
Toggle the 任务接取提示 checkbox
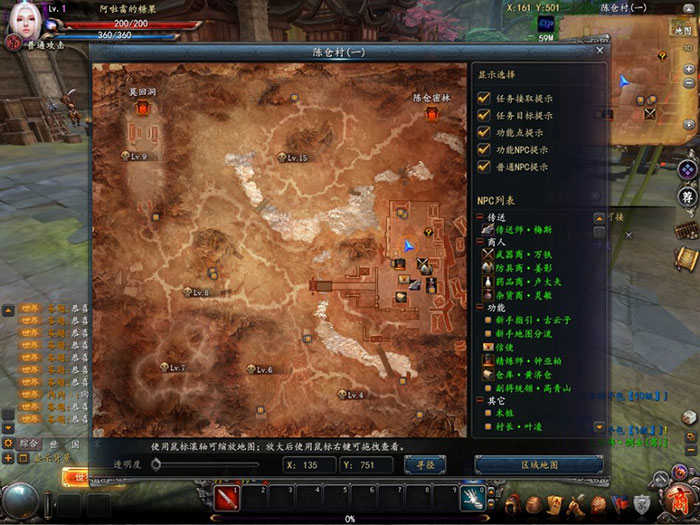tap(484, 99)
